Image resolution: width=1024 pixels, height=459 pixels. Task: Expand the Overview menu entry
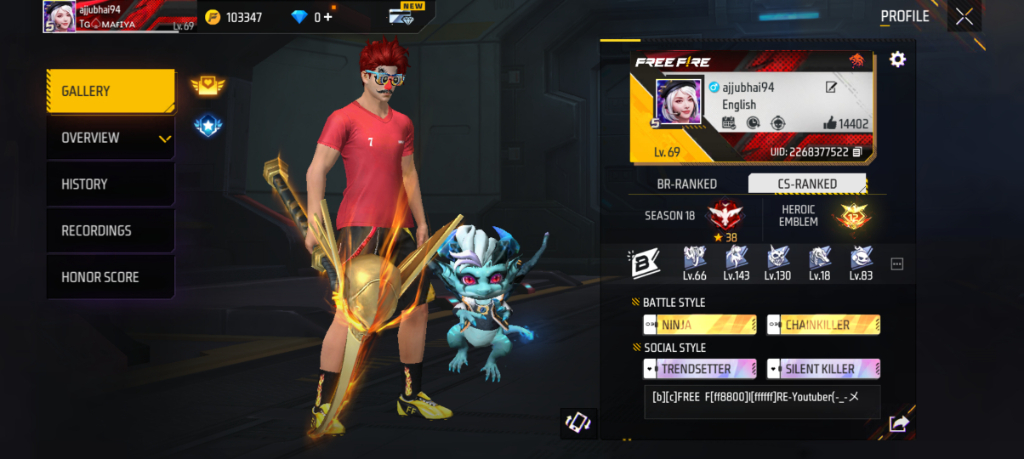coord(110,138)
